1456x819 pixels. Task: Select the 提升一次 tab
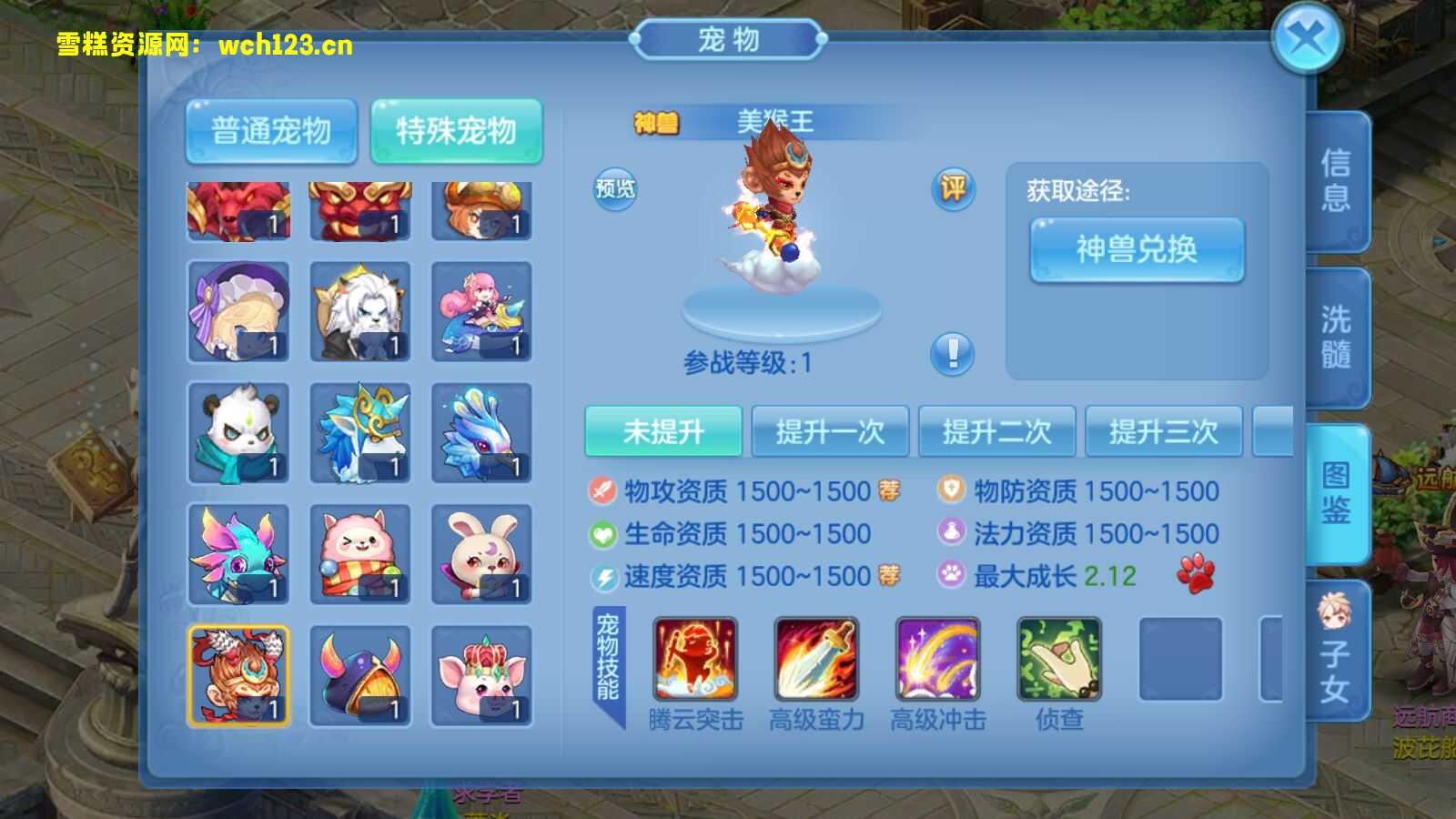pyautogui.click(x=829, y=430)
